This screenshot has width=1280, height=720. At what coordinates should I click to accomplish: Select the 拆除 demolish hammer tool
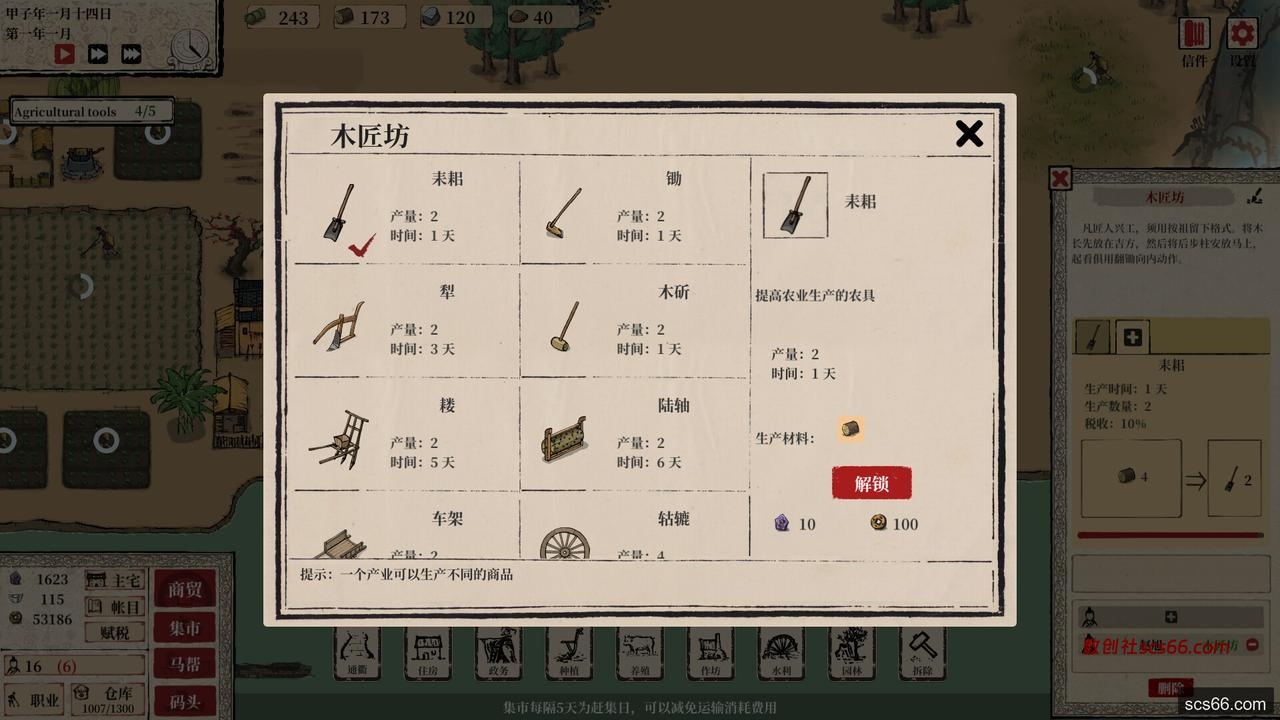click(921, 653)
